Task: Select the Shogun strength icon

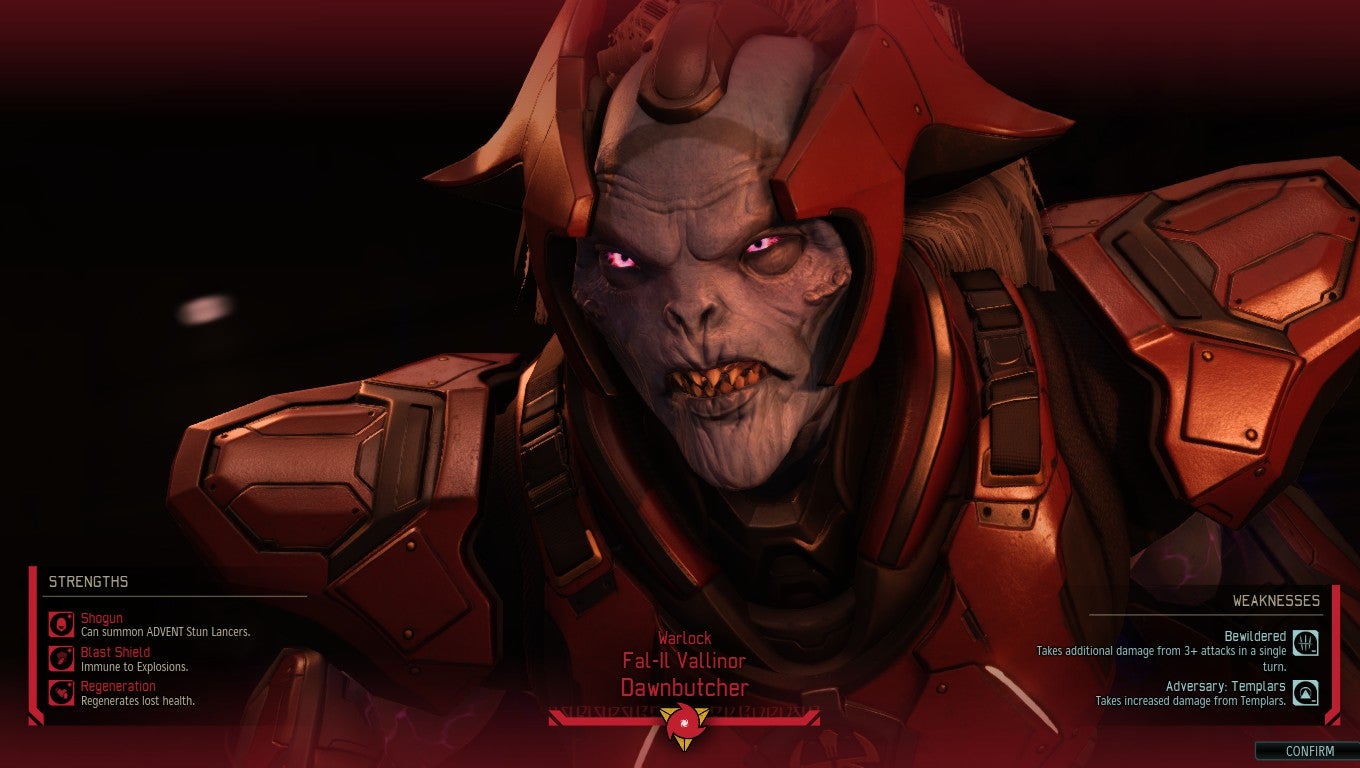Action: pyautogui.click(x=60, y=625)
